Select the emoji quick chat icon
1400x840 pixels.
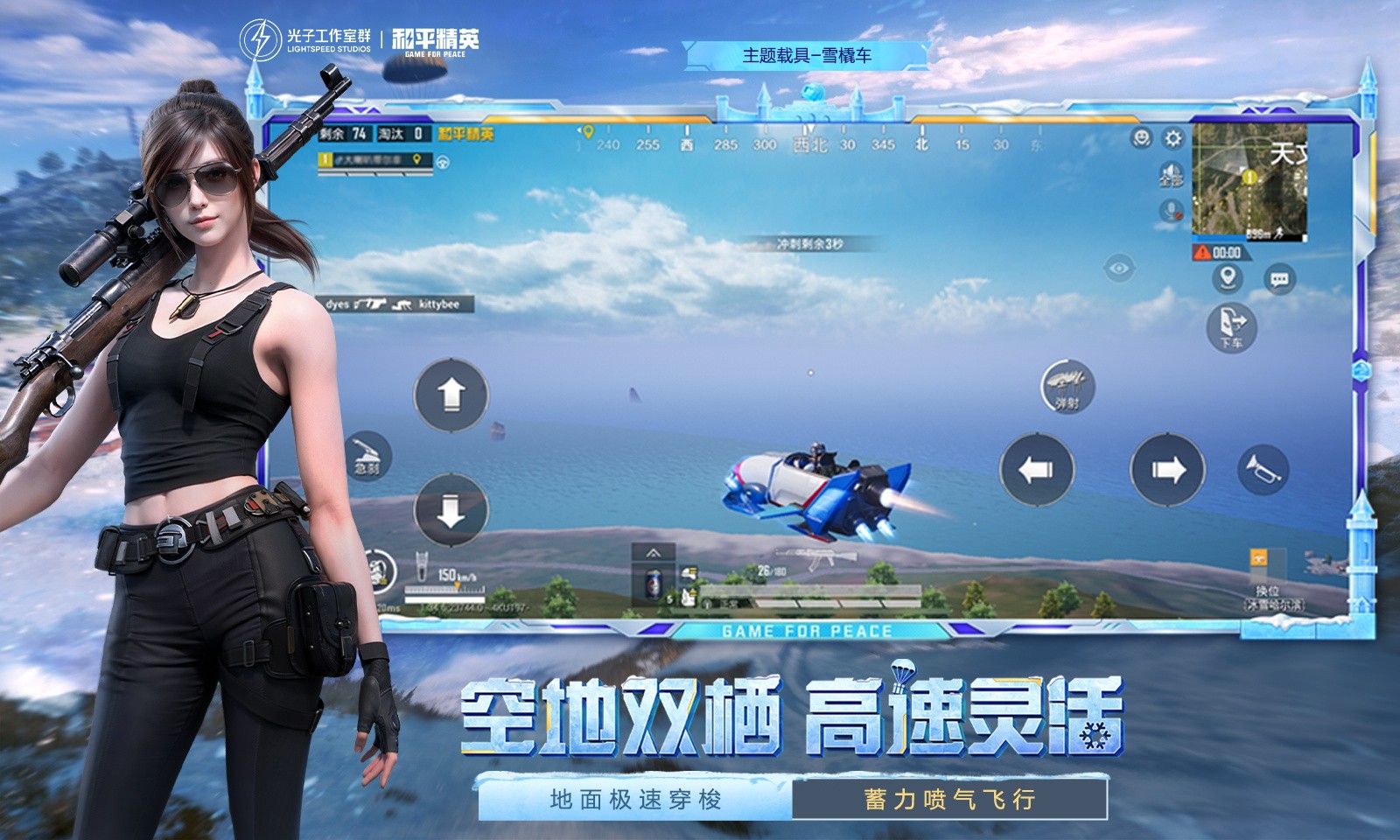(x=1142, y=138)
